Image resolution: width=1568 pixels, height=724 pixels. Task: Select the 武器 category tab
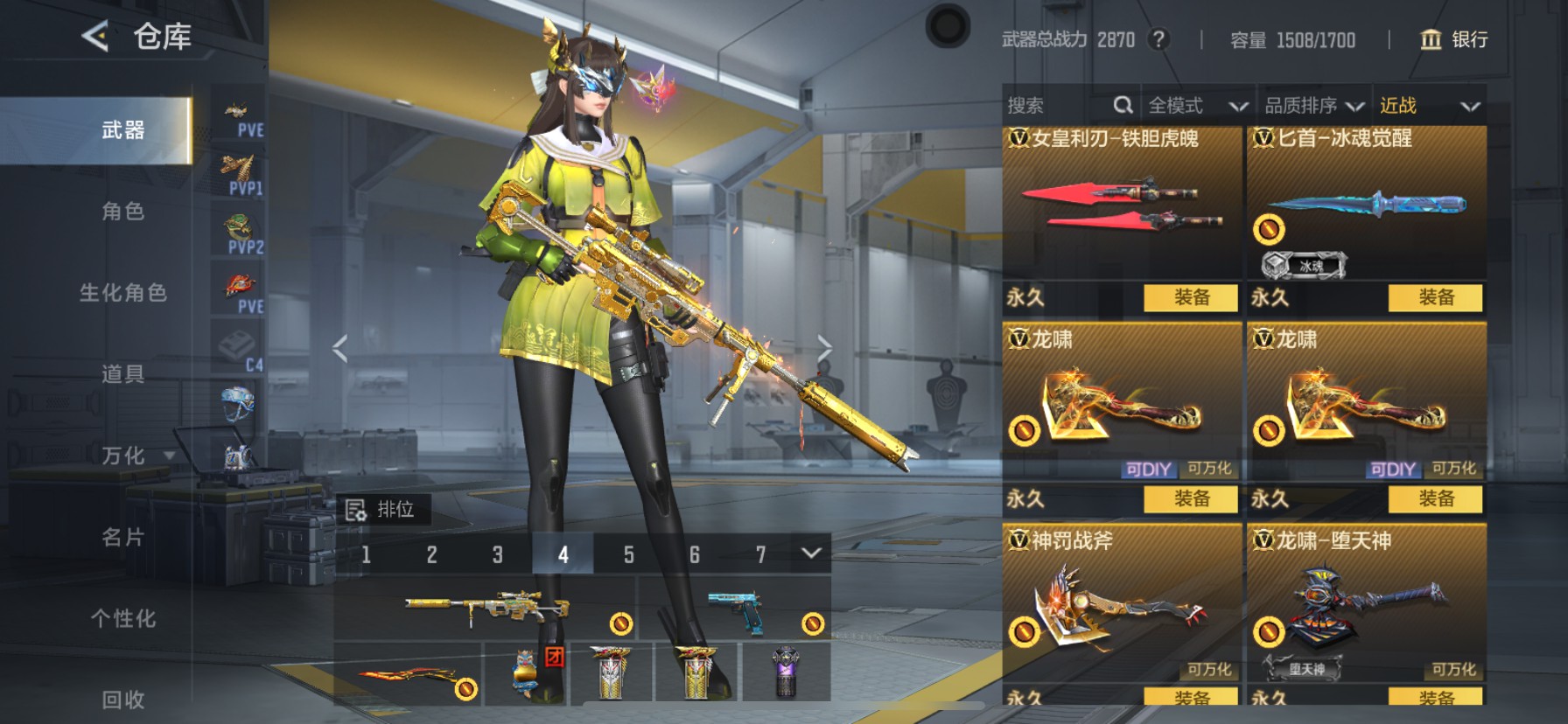pos(122,130)
